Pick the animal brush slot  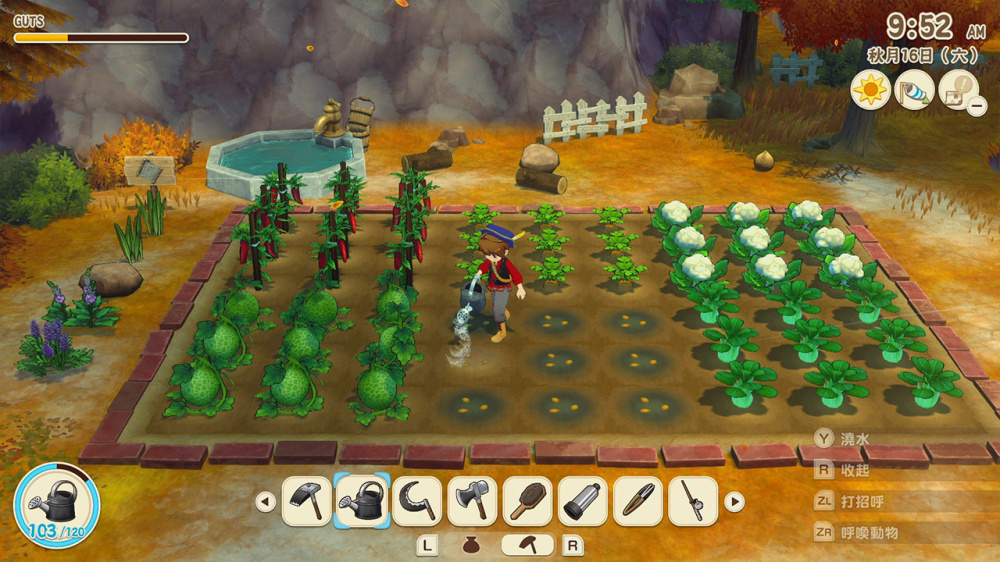point(527,501)
